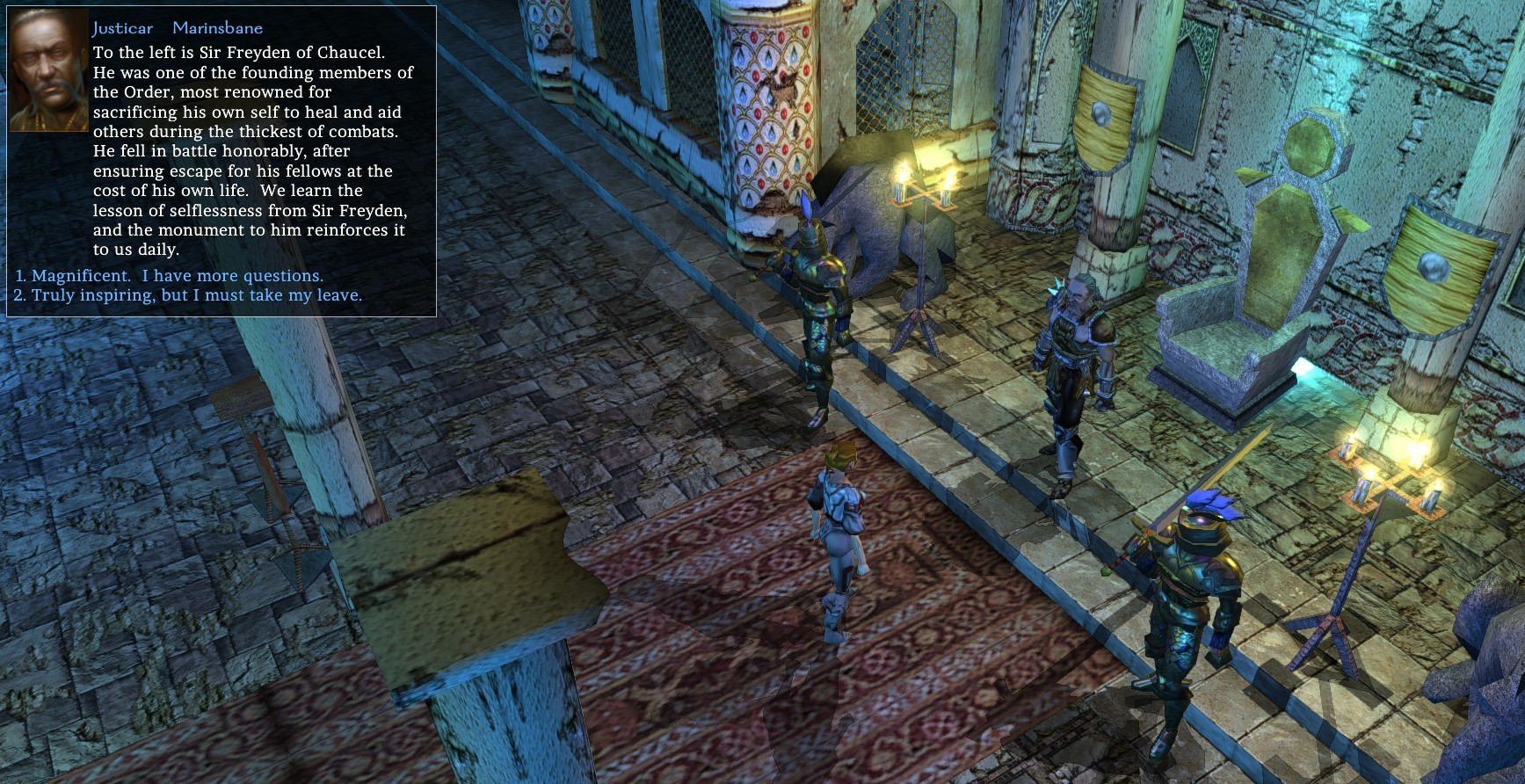The image size is (1525, 784).
Task: Select "Truly inspiring, but I must take my leave."
Action: click(x=196, y=295)
